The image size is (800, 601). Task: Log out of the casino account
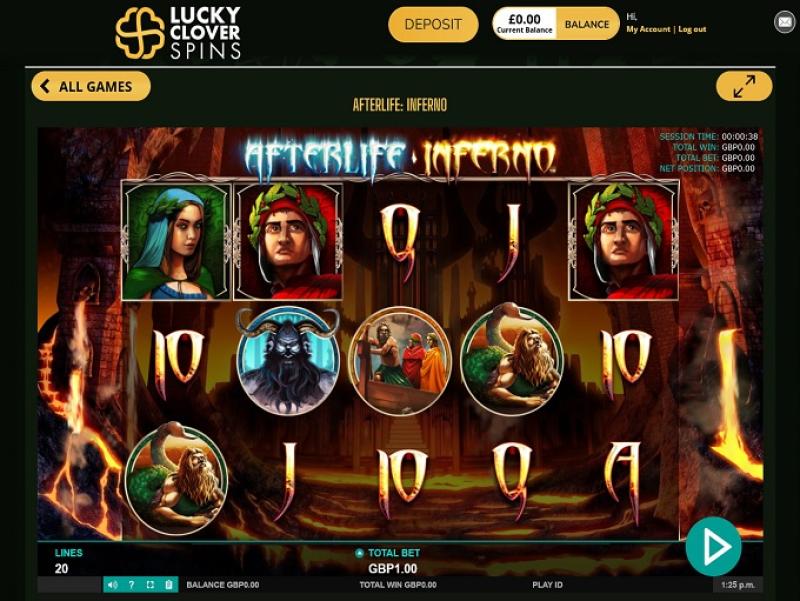click(x=692, y=30)
